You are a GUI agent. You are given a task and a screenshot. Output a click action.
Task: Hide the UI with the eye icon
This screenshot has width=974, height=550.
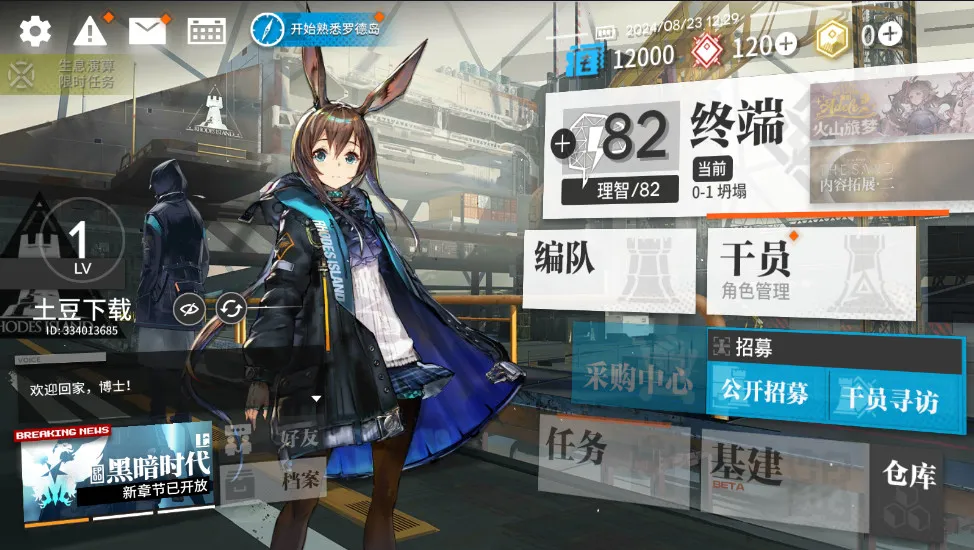[187, 310]
